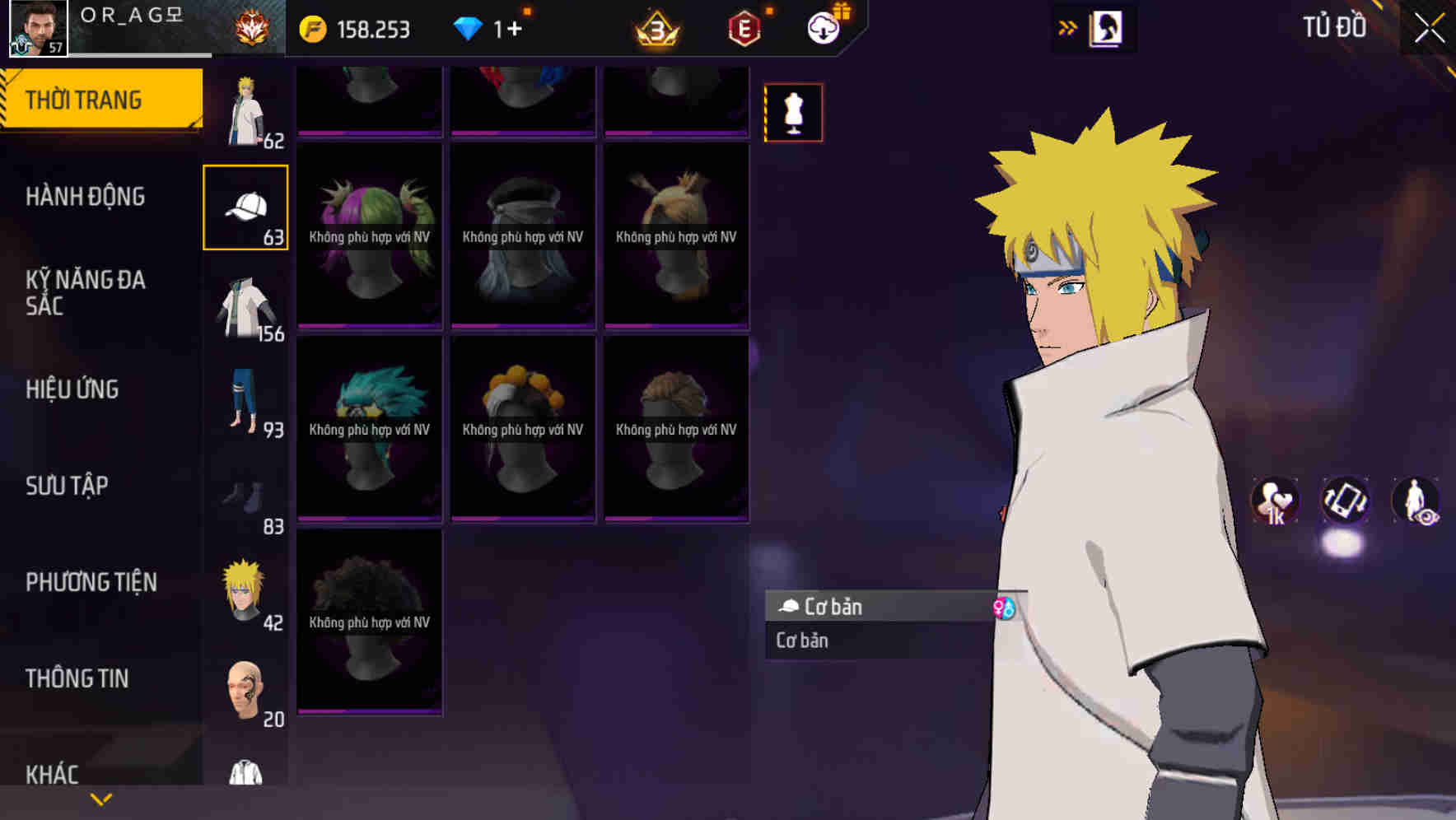Expand the sidebar with the bottom chevron
The height and width of the screenshot is (820, 1456).
(x=100, y=798)
